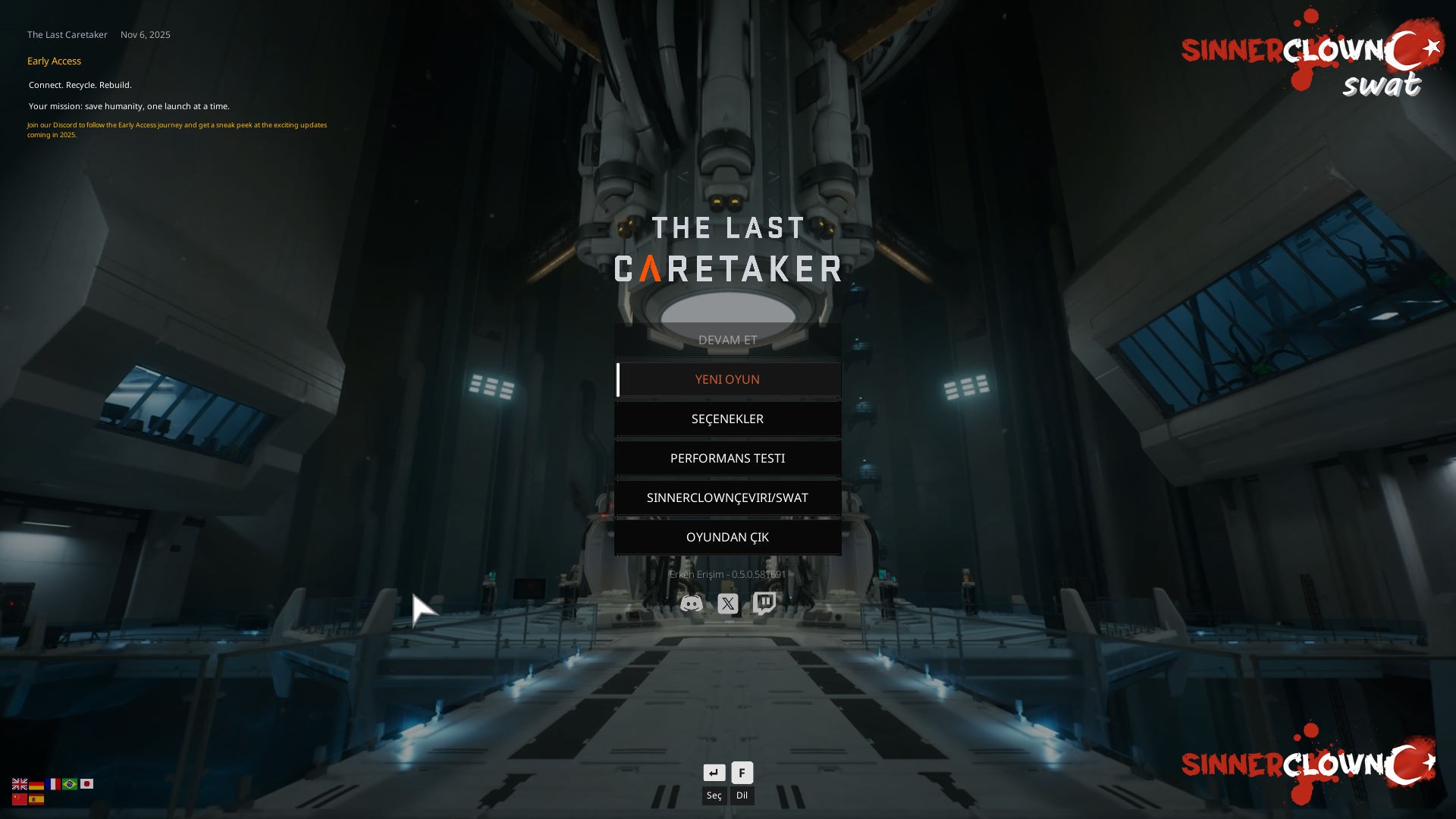Quit via OYUNDAN ÇIK
This screenshot has height=819, width=1456.
tap(728, 537)
